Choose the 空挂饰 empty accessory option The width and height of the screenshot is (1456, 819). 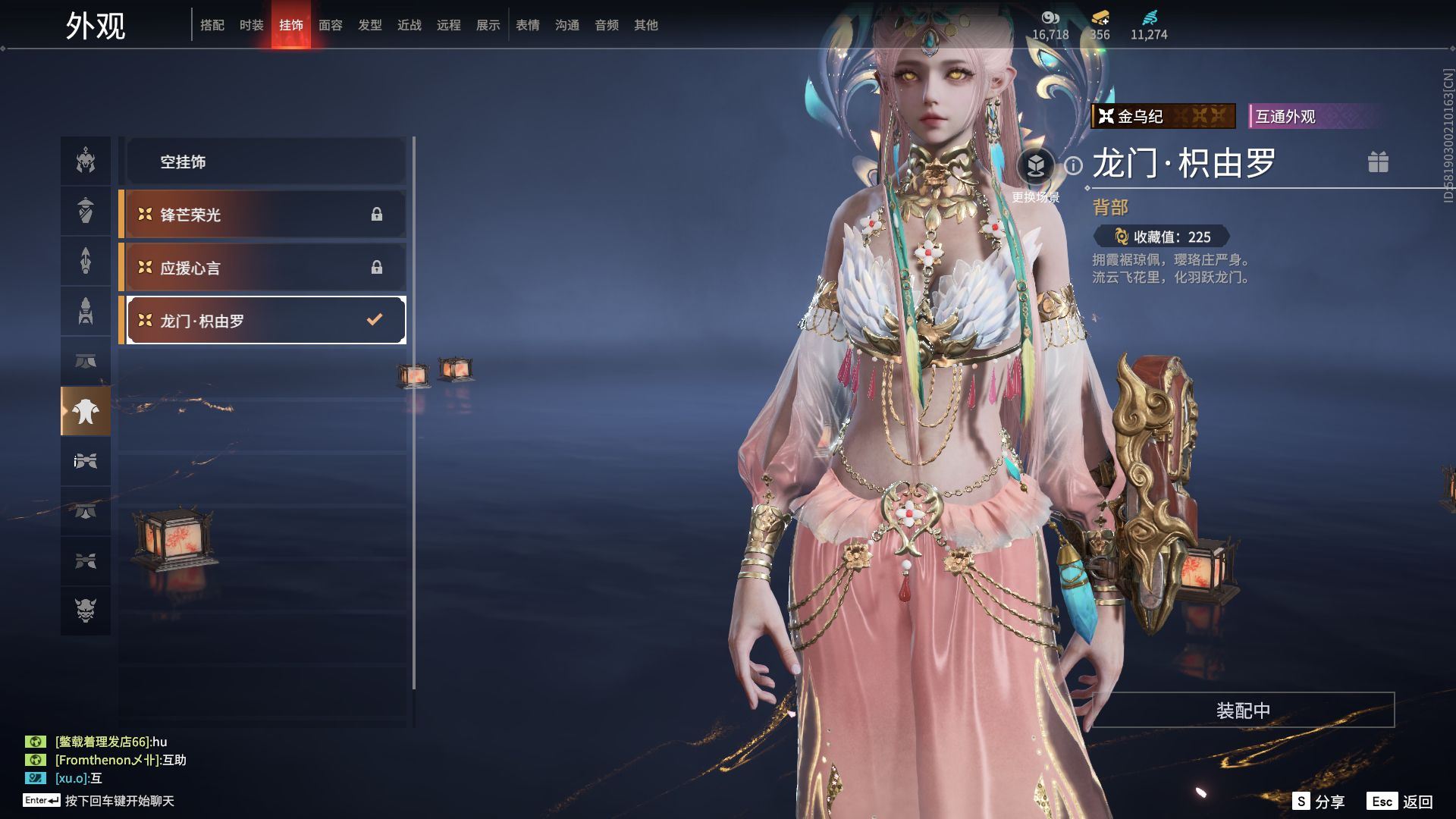265,162
